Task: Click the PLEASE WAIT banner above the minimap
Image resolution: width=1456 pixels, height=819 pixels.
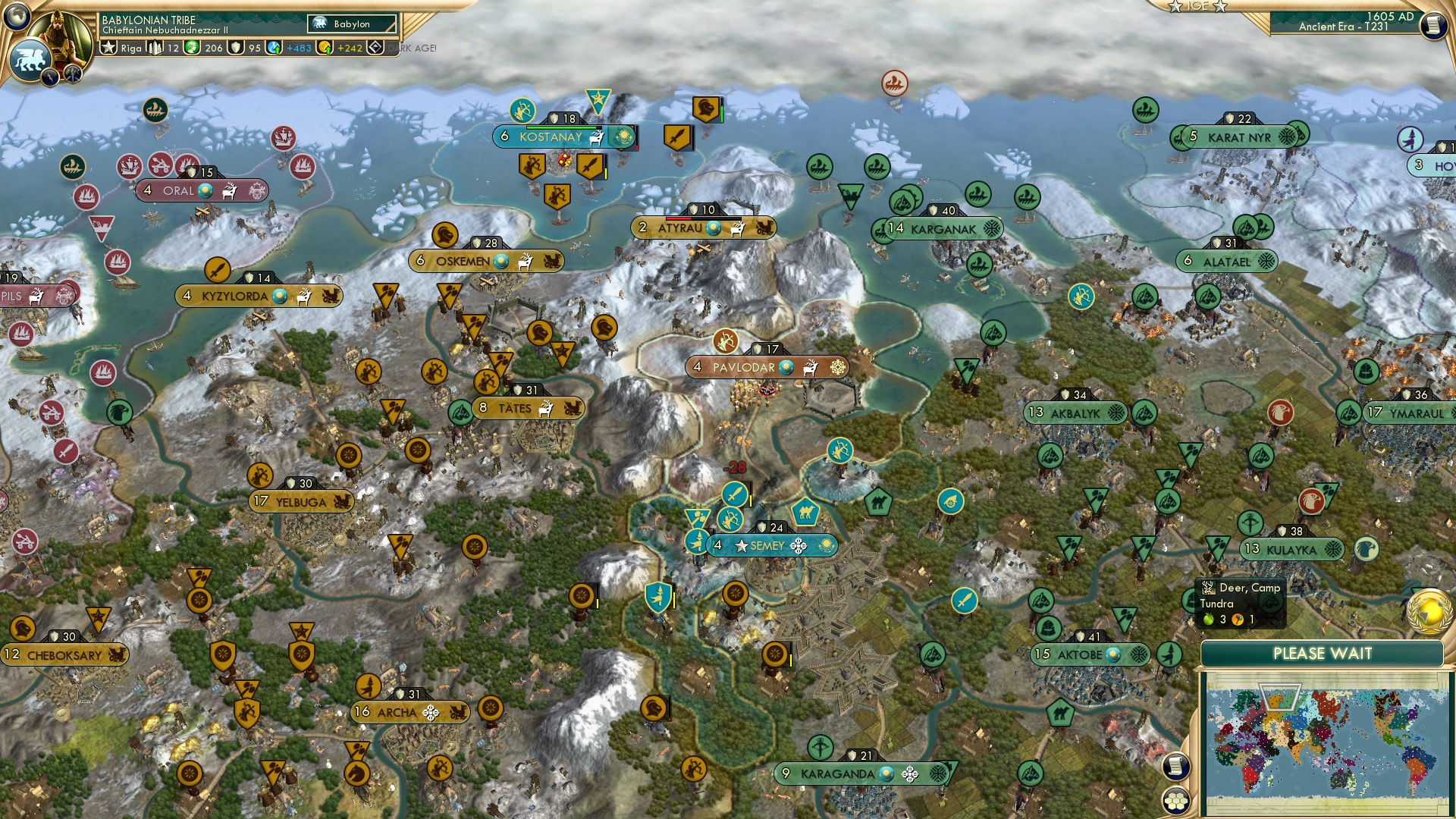Action: (x=1323, y=652)
